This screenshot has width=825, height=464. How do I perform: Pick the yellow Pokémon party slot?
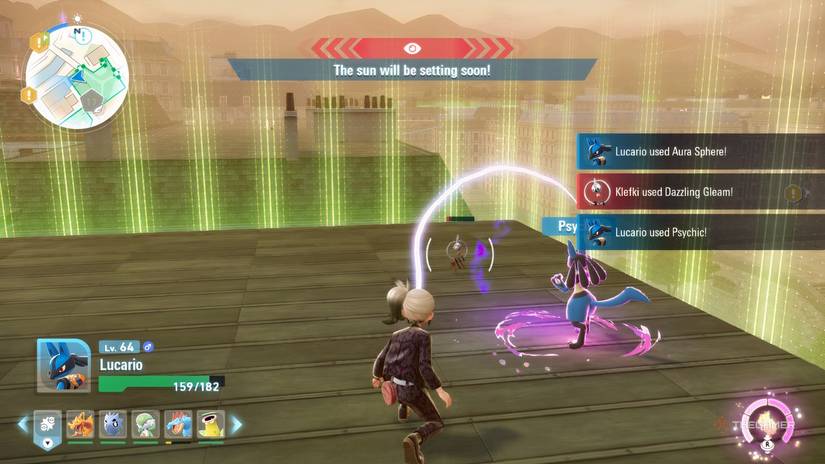tap(211, 425)
